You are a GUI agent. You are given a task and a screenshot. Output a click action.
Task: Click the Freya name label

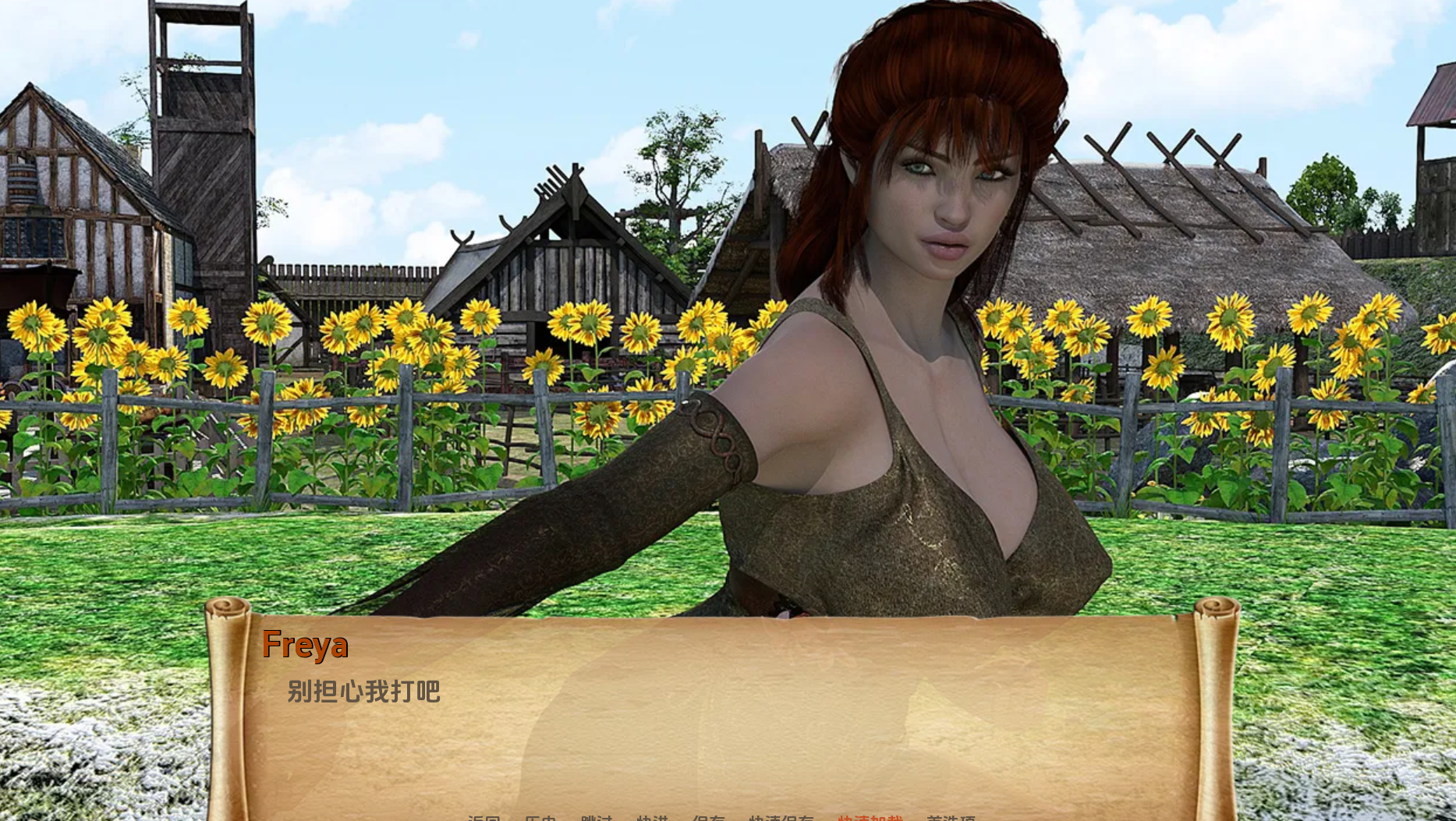click(307, 645)
